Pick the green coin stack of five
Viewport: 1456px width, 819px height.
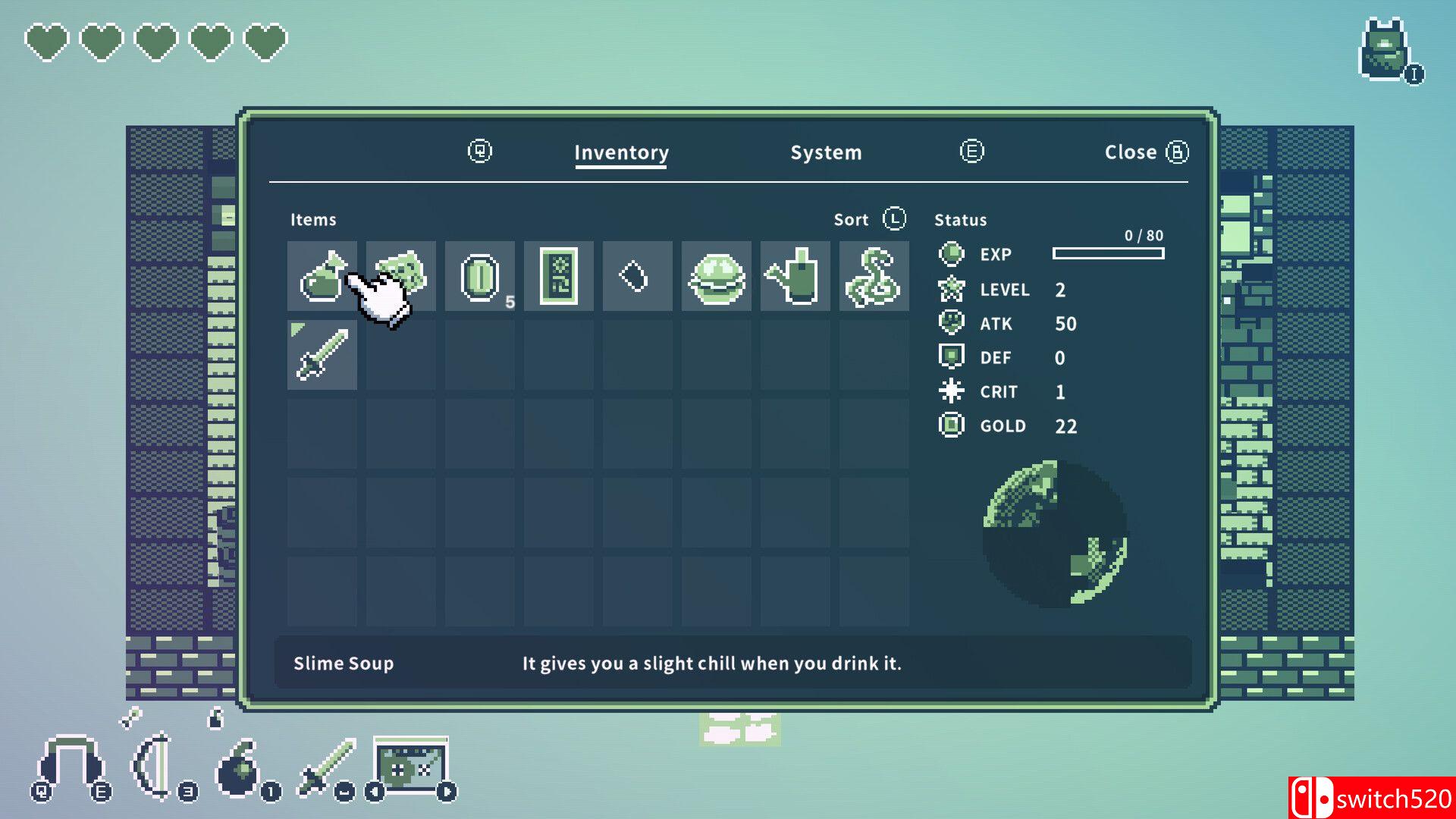(x=479, y=276)
